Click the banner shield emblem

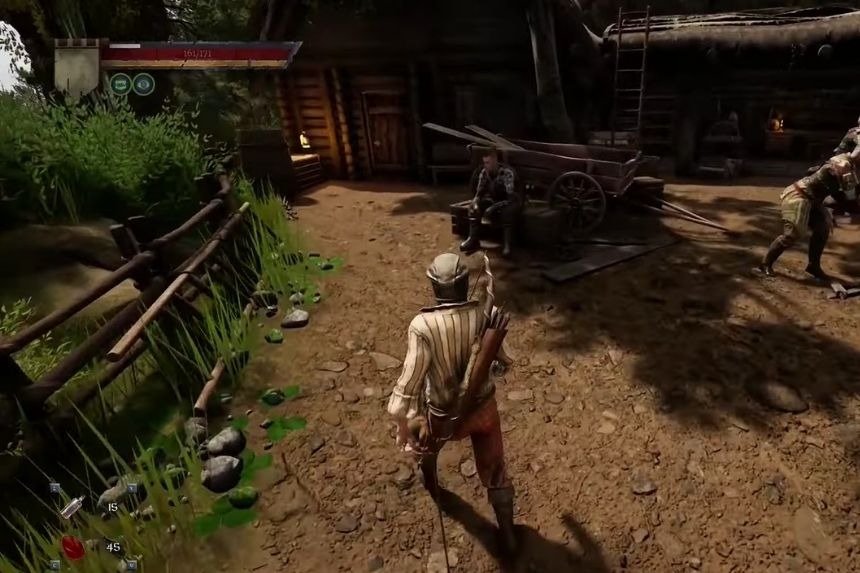[76, 67]
